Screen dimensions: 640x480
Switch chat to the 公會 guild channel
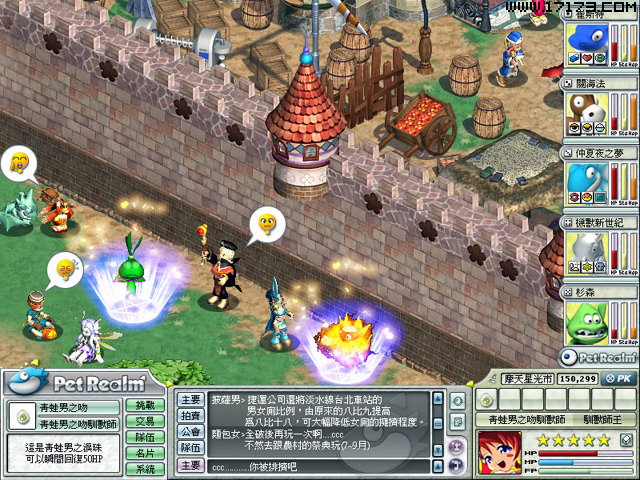click(x=191, y=432)
